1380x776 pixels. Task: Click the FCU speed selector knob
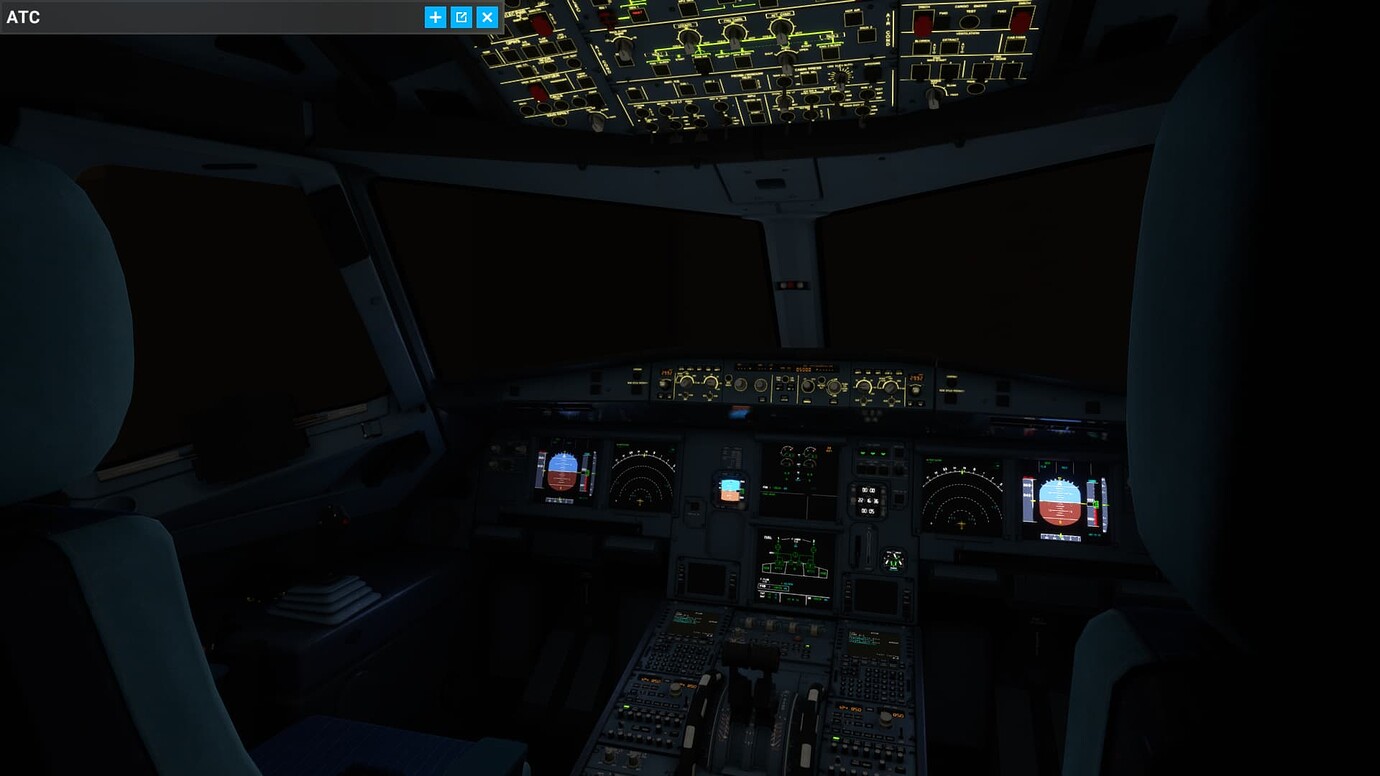(739, 383)
